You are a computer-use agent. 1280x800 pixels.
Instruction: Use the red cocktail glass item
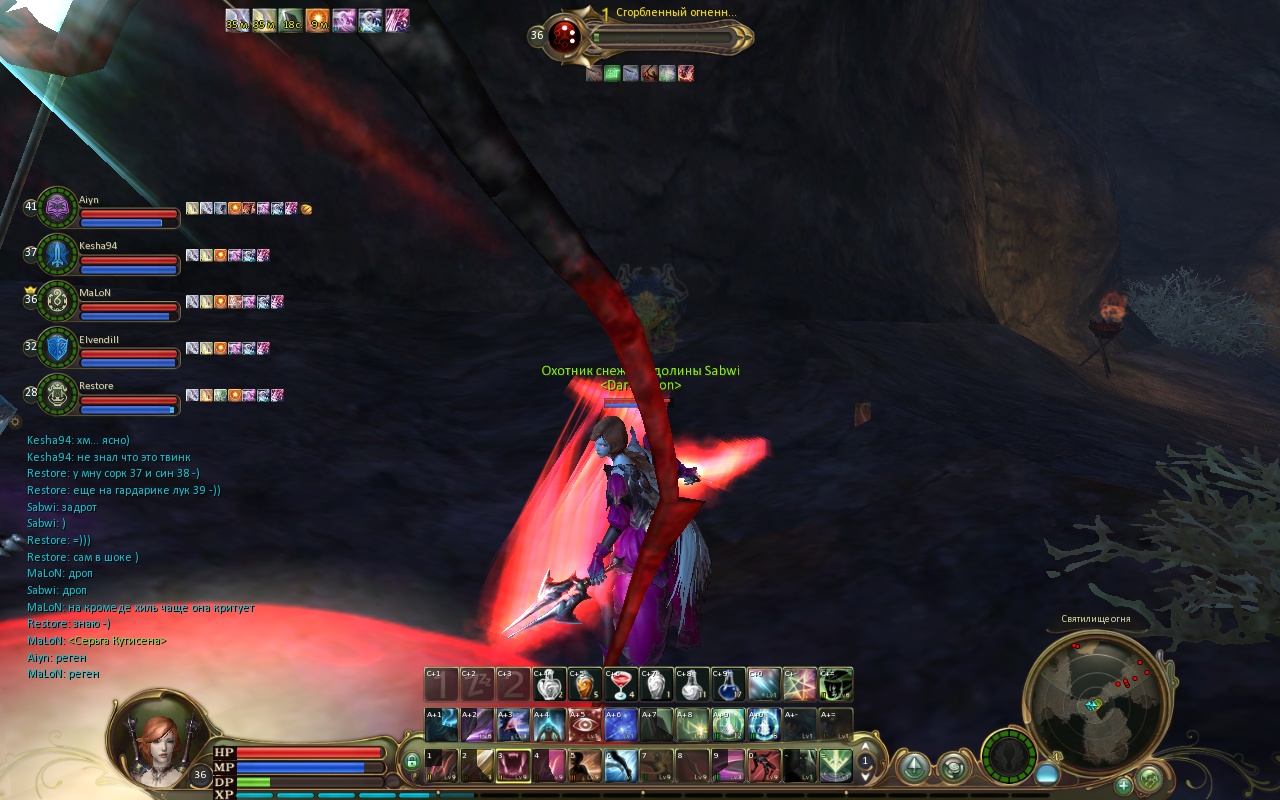620,684
